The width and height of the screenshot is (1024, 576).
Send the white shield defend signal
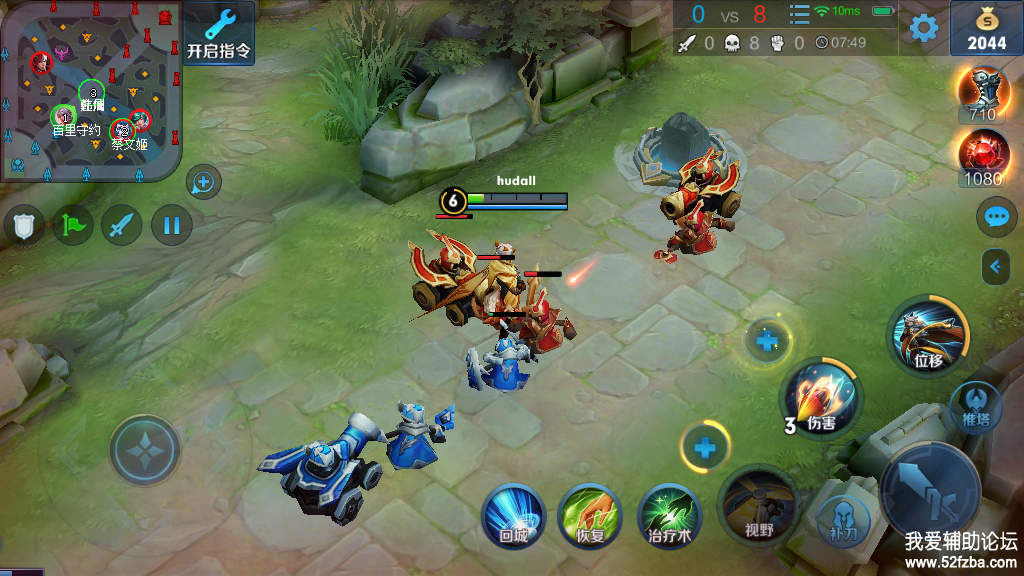(x=24, y=225)
